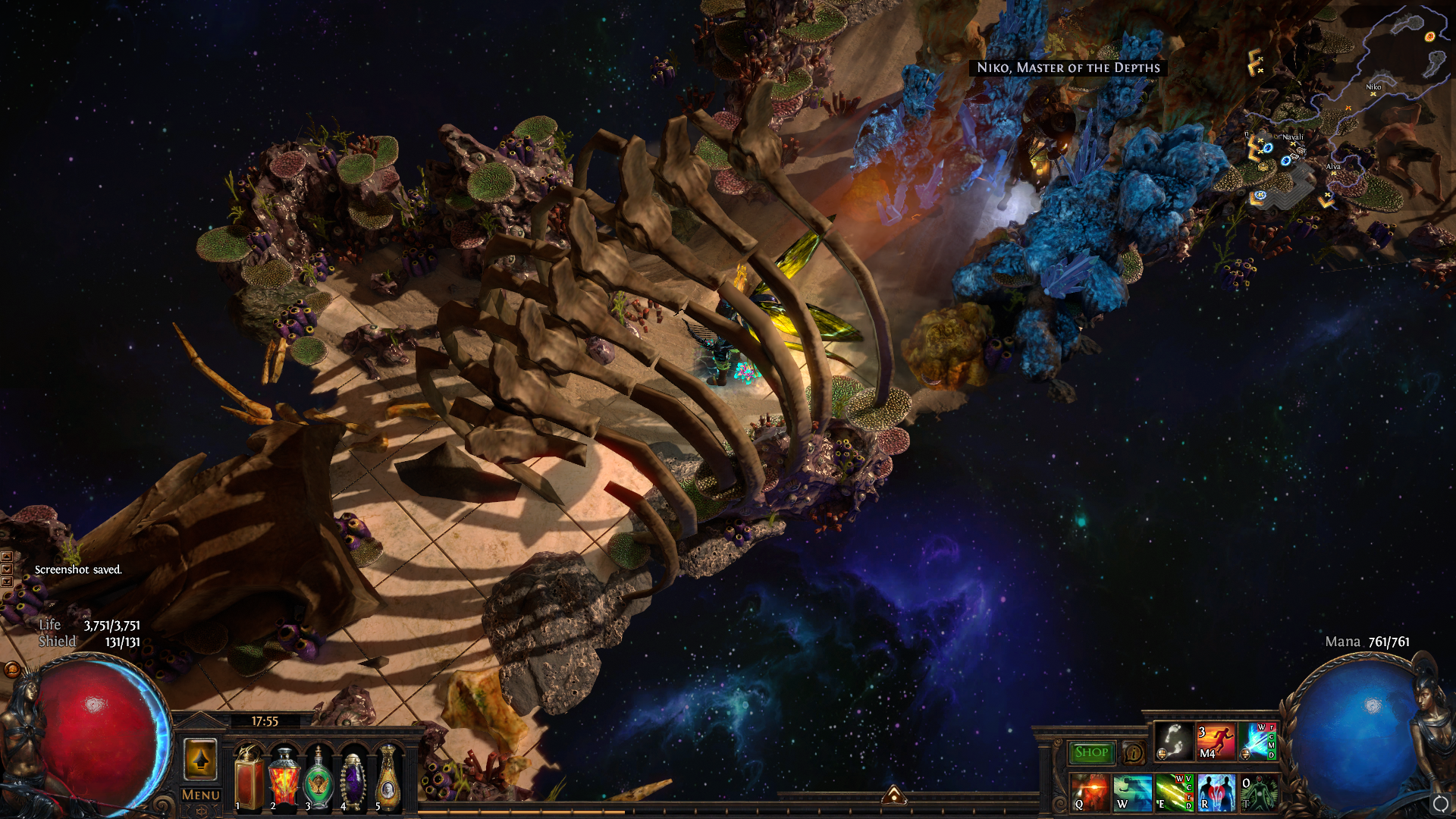Open the green Shop button
Image resolution: width=1456 pixels, height=819 pixels.
click(x=1091, y=752)
